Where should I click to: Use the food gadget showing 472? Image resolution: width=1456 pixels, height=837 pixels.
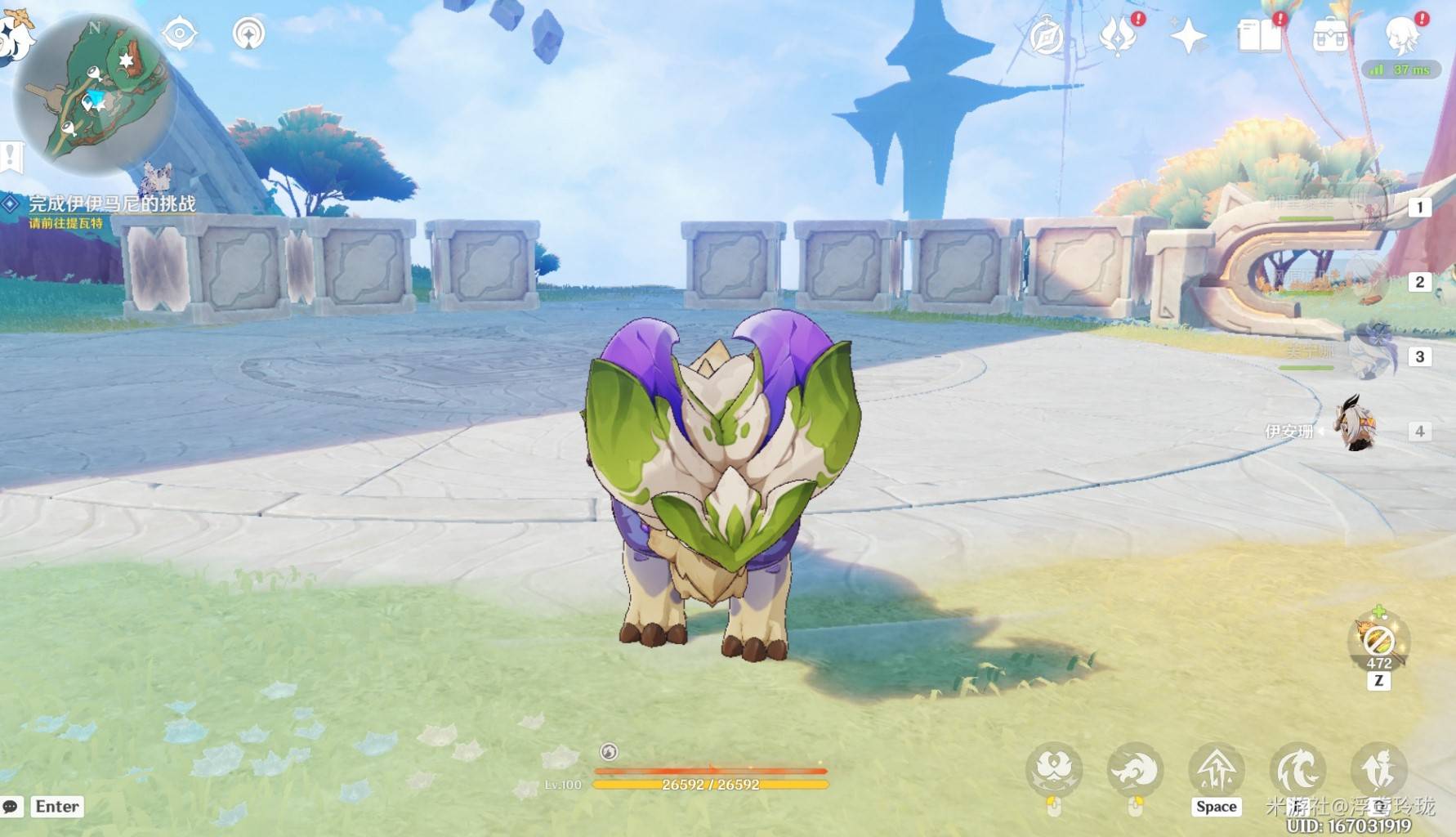point(1378,642)
